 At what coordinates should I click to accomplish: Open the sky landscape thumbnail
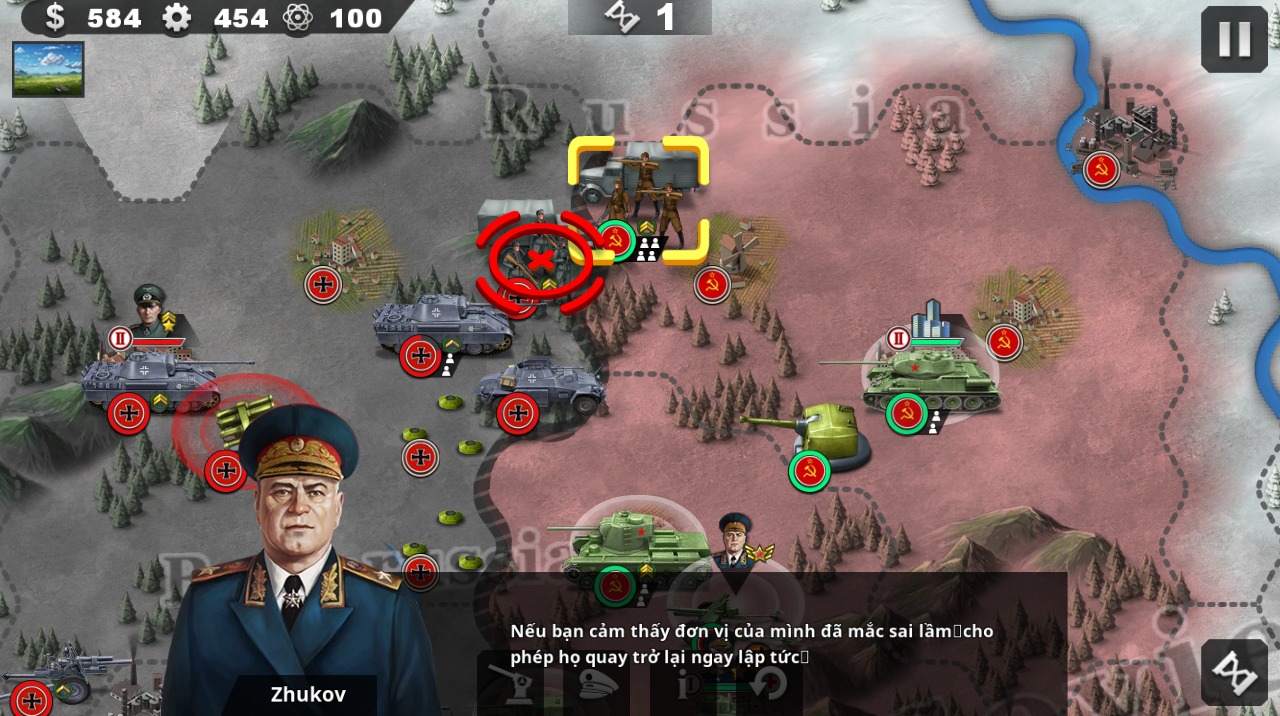[x=48, y=69]
